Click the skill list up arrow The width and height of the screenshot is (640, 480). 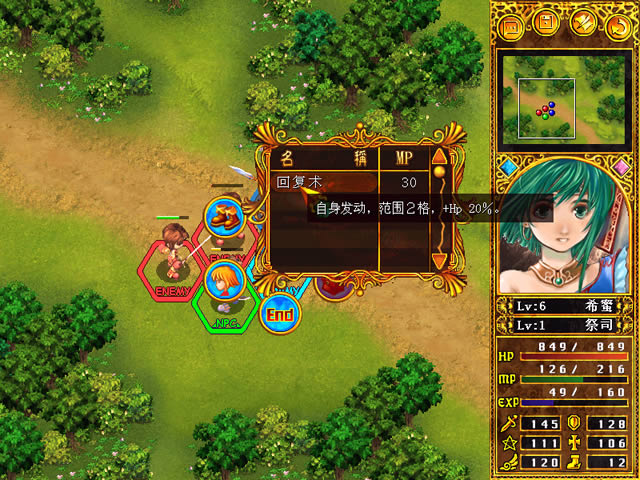pyautogui.click(x=438, y=156)
